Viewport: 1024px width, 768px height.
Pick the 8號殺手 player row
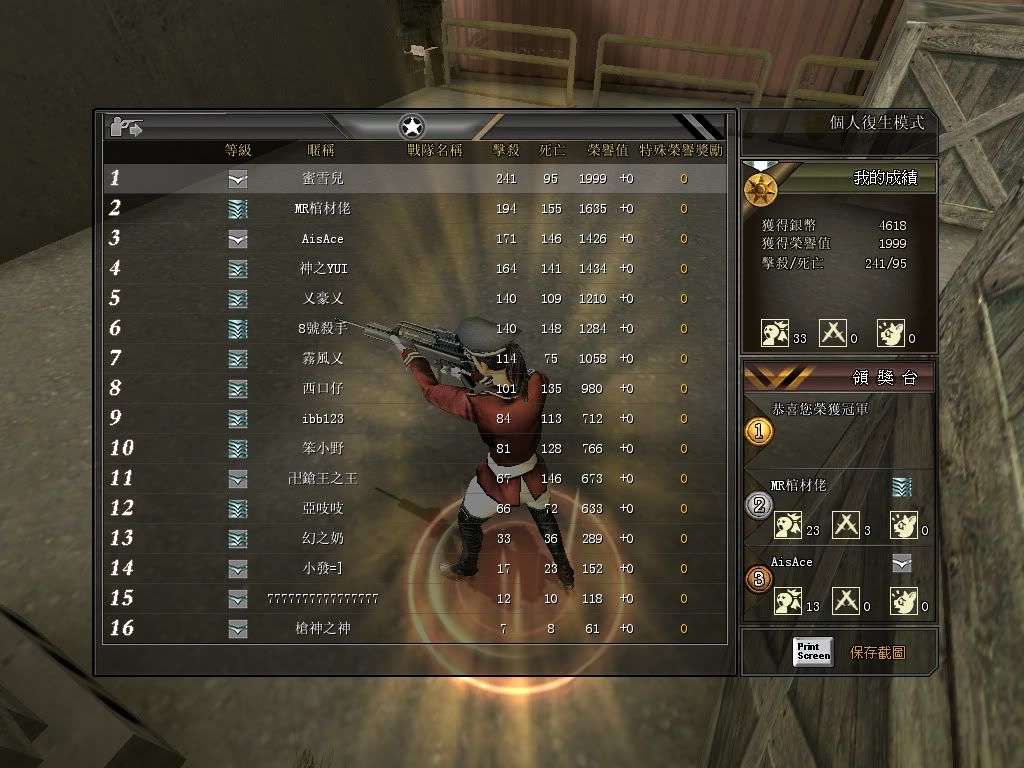point(322,329)
